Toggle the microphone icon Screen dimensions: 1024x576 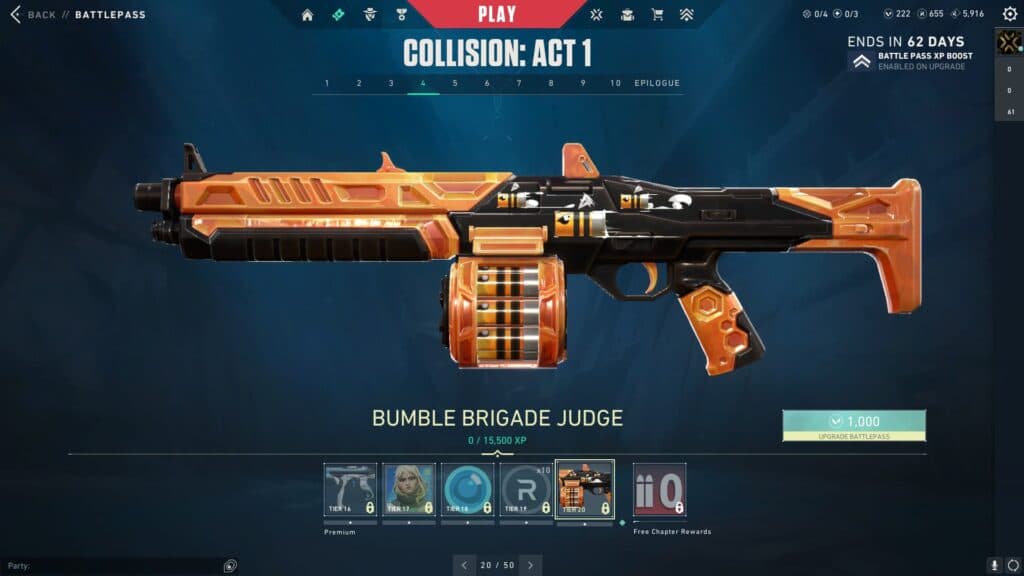click(x=995, y=565)
